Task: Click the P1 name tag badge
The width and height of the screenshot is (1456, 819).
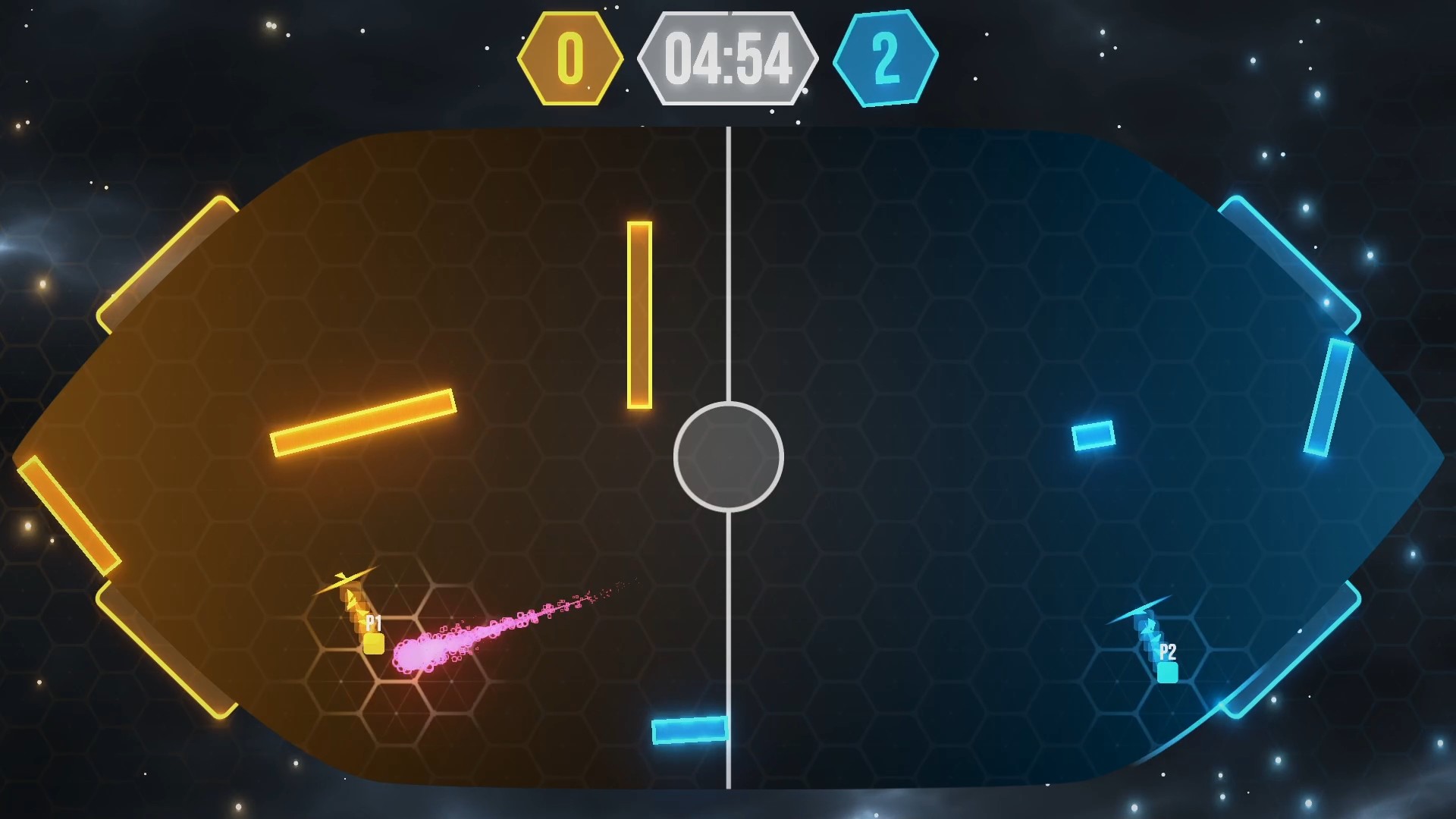Action: 372,624
